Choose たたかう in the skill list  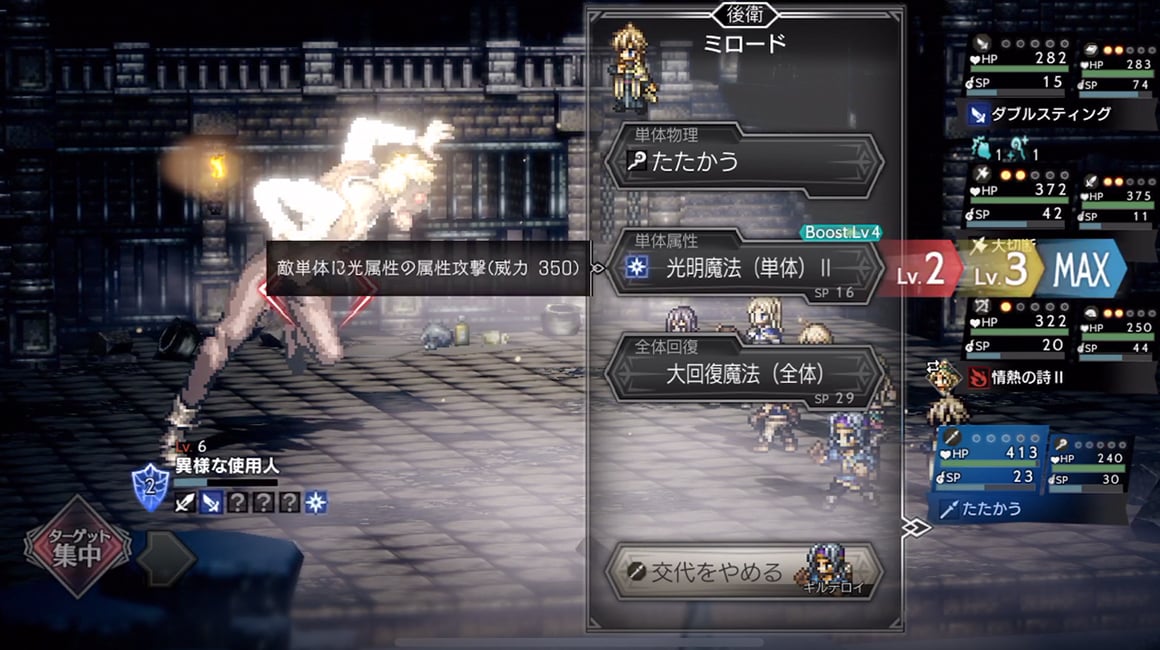tap(744, 161)
